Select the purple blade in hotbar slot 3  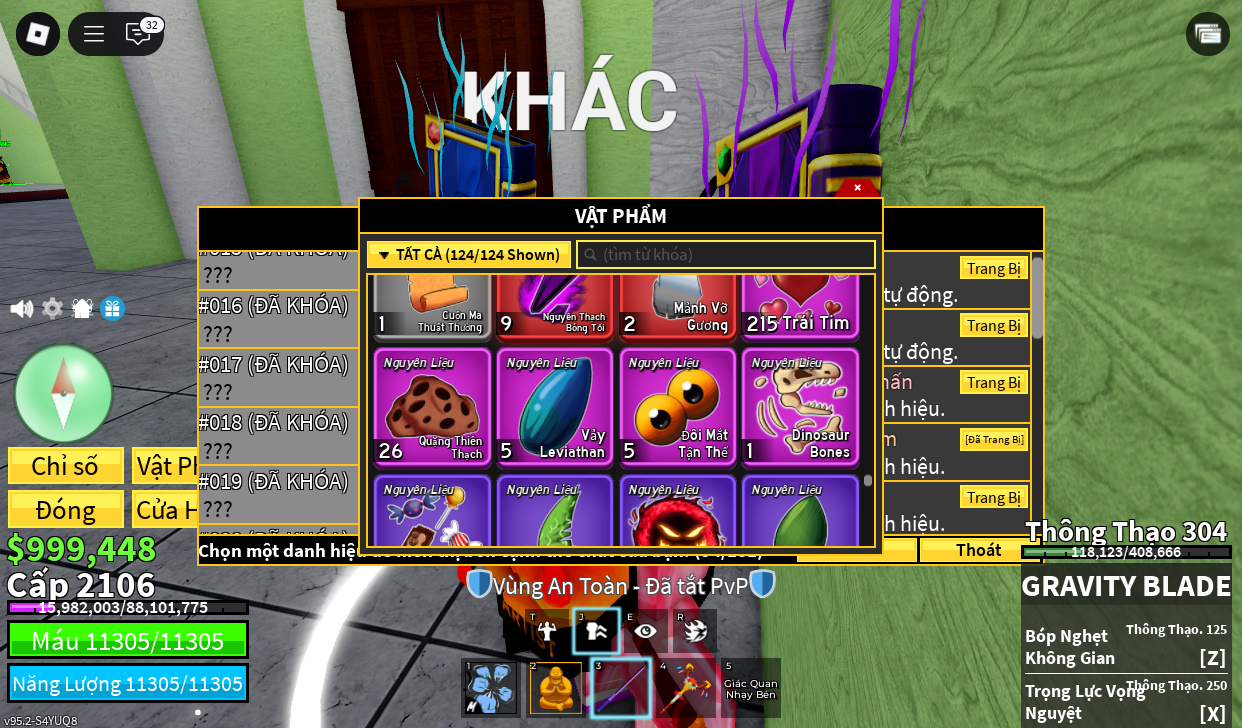click(x=621, y=688)
